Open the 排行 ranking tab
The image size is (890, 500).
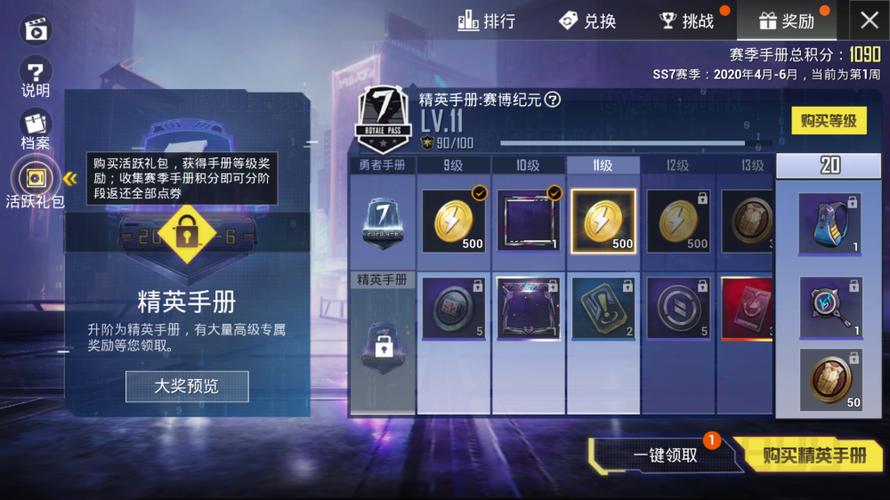click(487, 21)
